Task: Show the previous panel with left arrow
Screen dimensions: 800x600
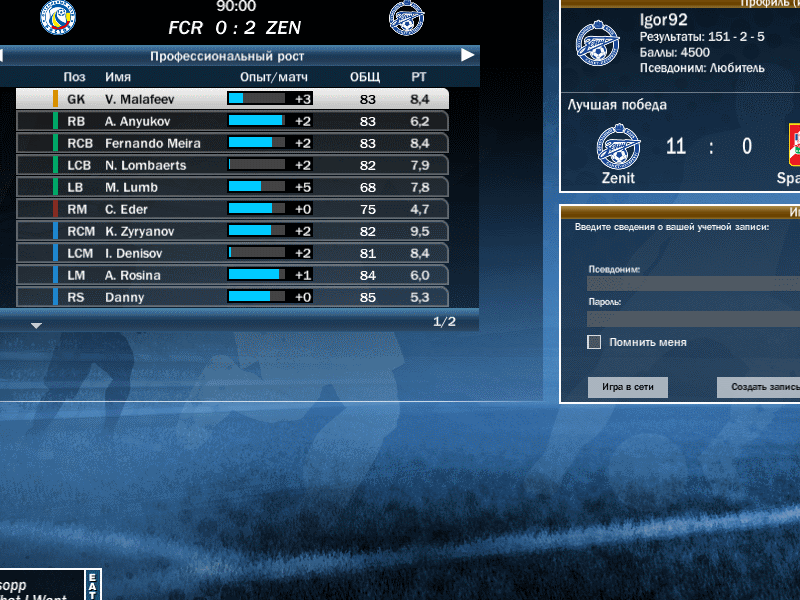Action: 2,56
